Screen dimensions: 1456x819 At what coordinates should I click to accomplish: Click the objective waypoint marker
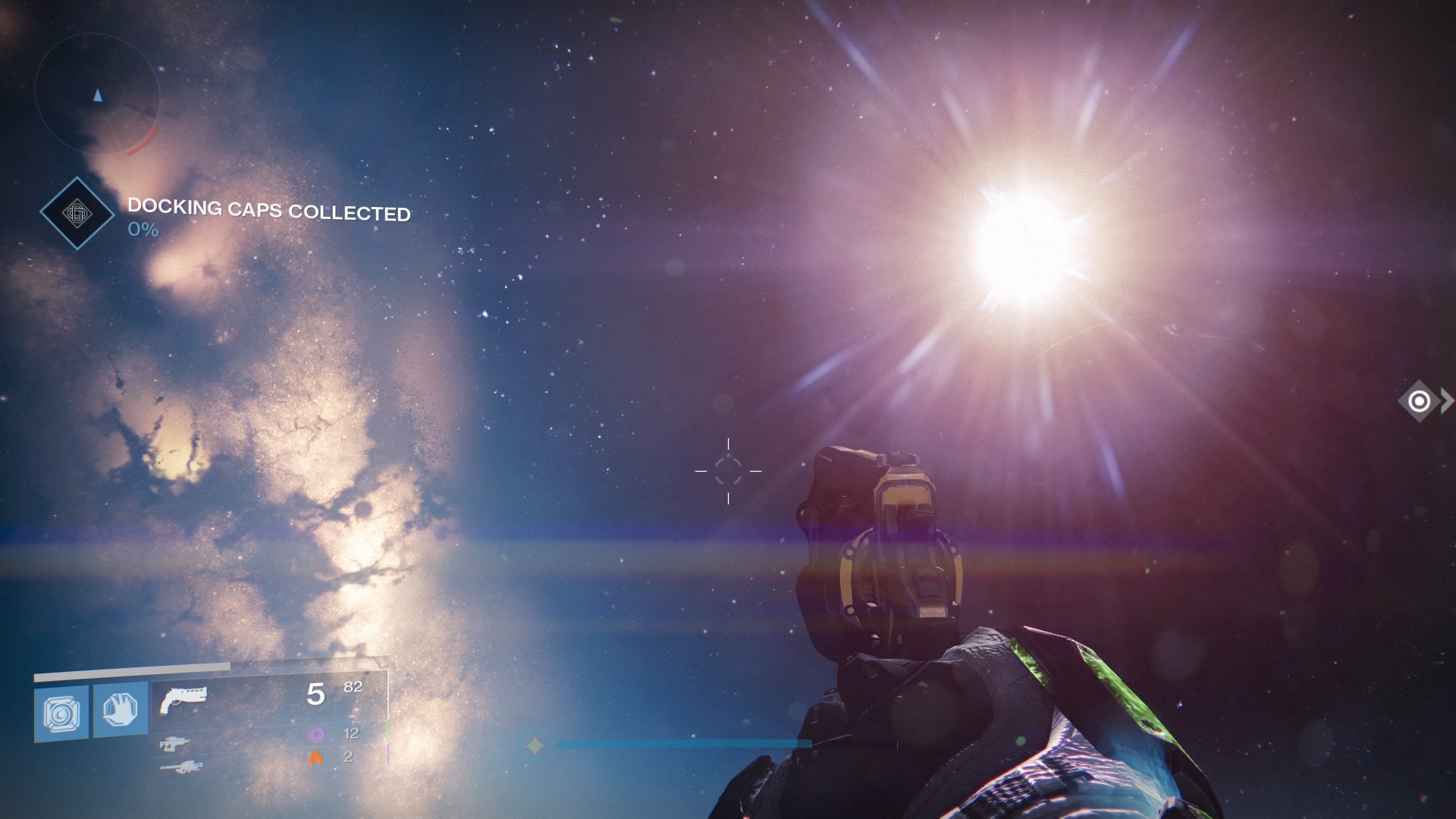coord(1419,400)
